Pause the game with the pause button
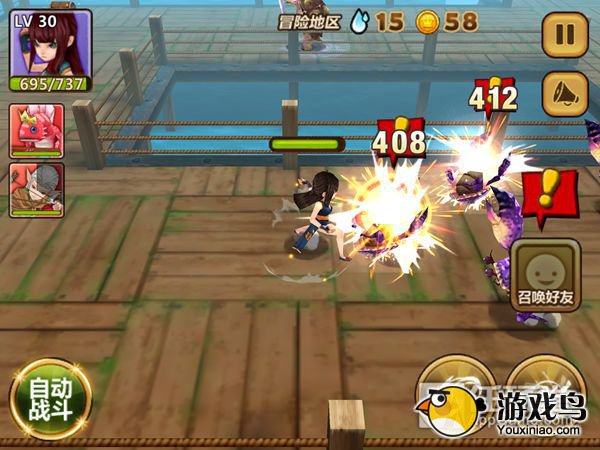 tap(565, 35)
